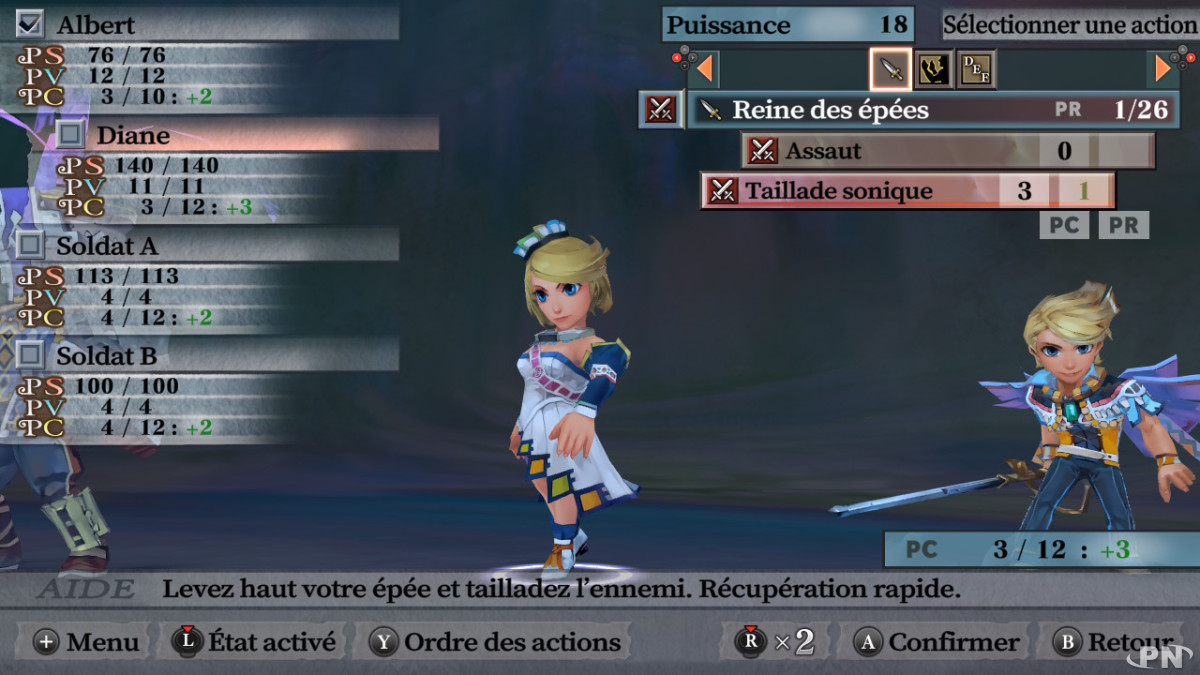Go to the previous category with left arrow
This screenshot has height=675, width=1200.
pos(704,68)
